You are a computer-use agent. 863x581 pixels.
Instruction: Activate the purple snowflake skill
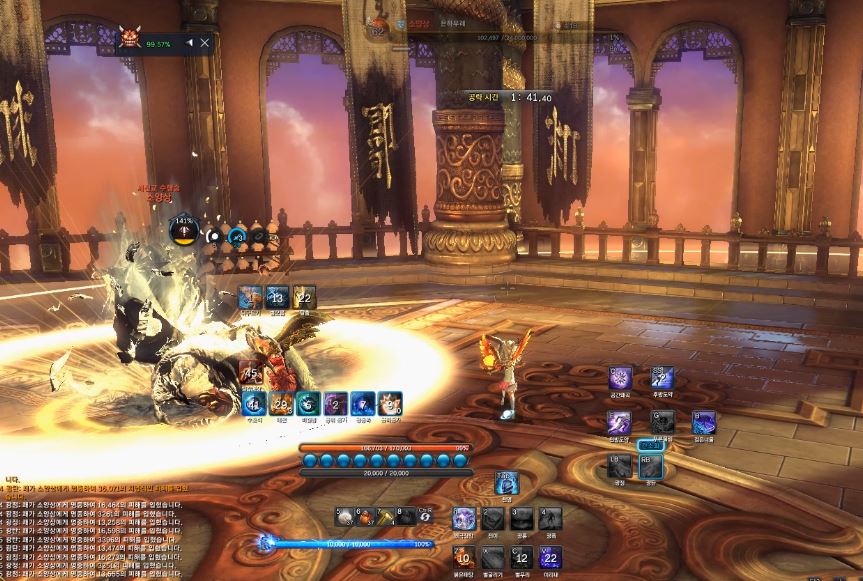click(x=621, y=378)
